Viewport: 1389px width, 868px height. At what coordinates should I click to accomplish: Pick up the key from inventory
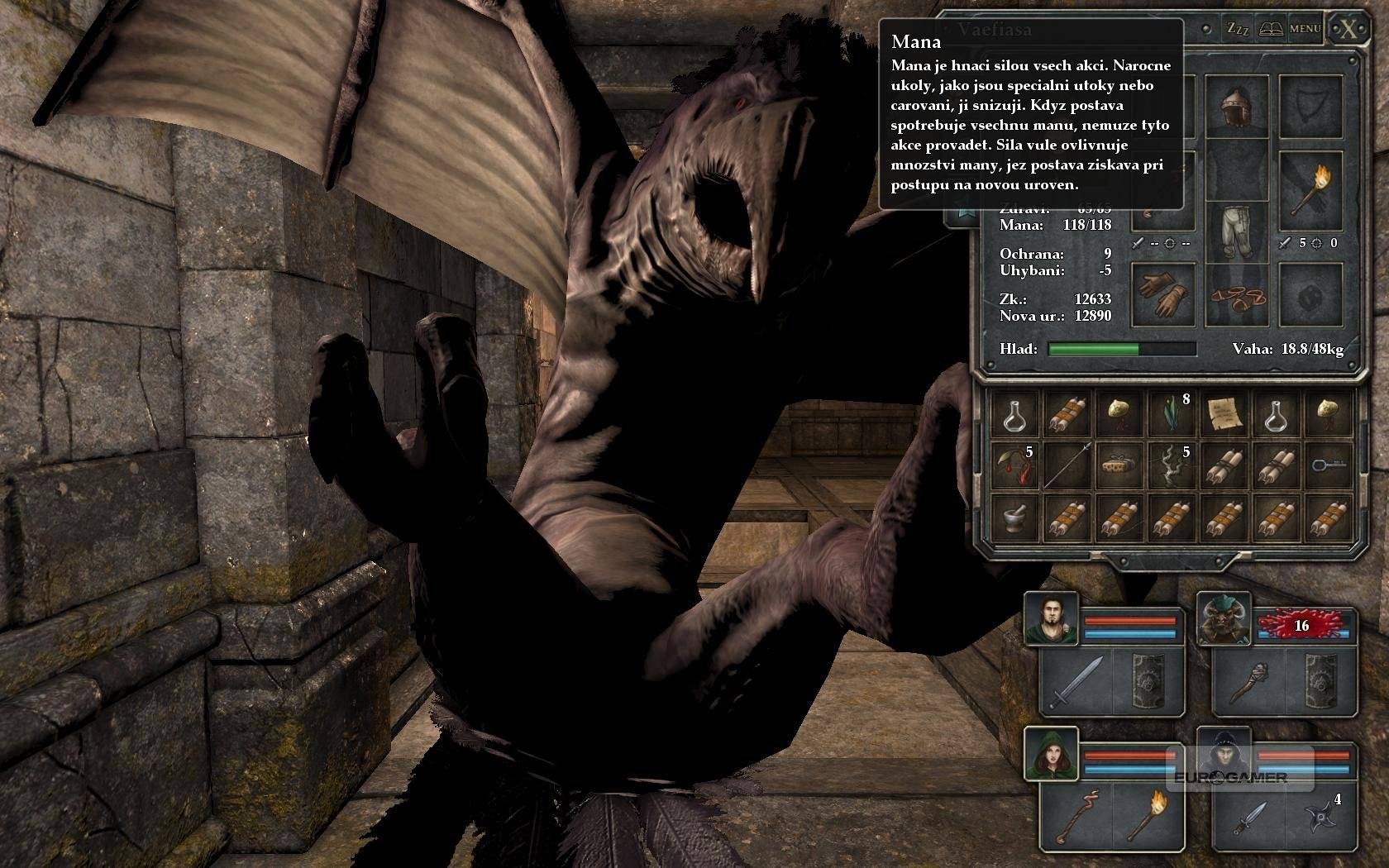coord(1329,466)
